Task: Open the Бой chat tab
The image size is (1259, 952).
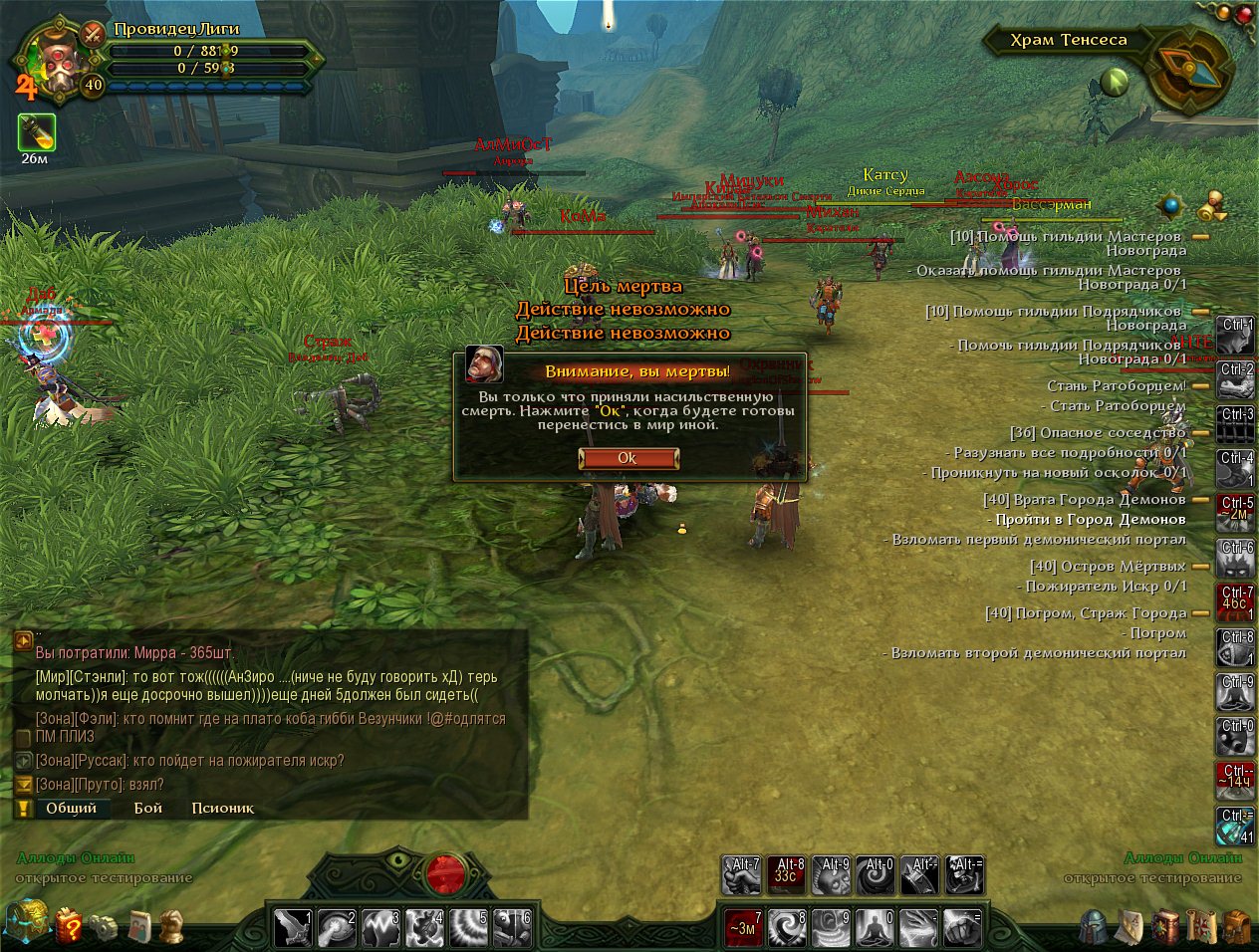Action: pos(148,808)
